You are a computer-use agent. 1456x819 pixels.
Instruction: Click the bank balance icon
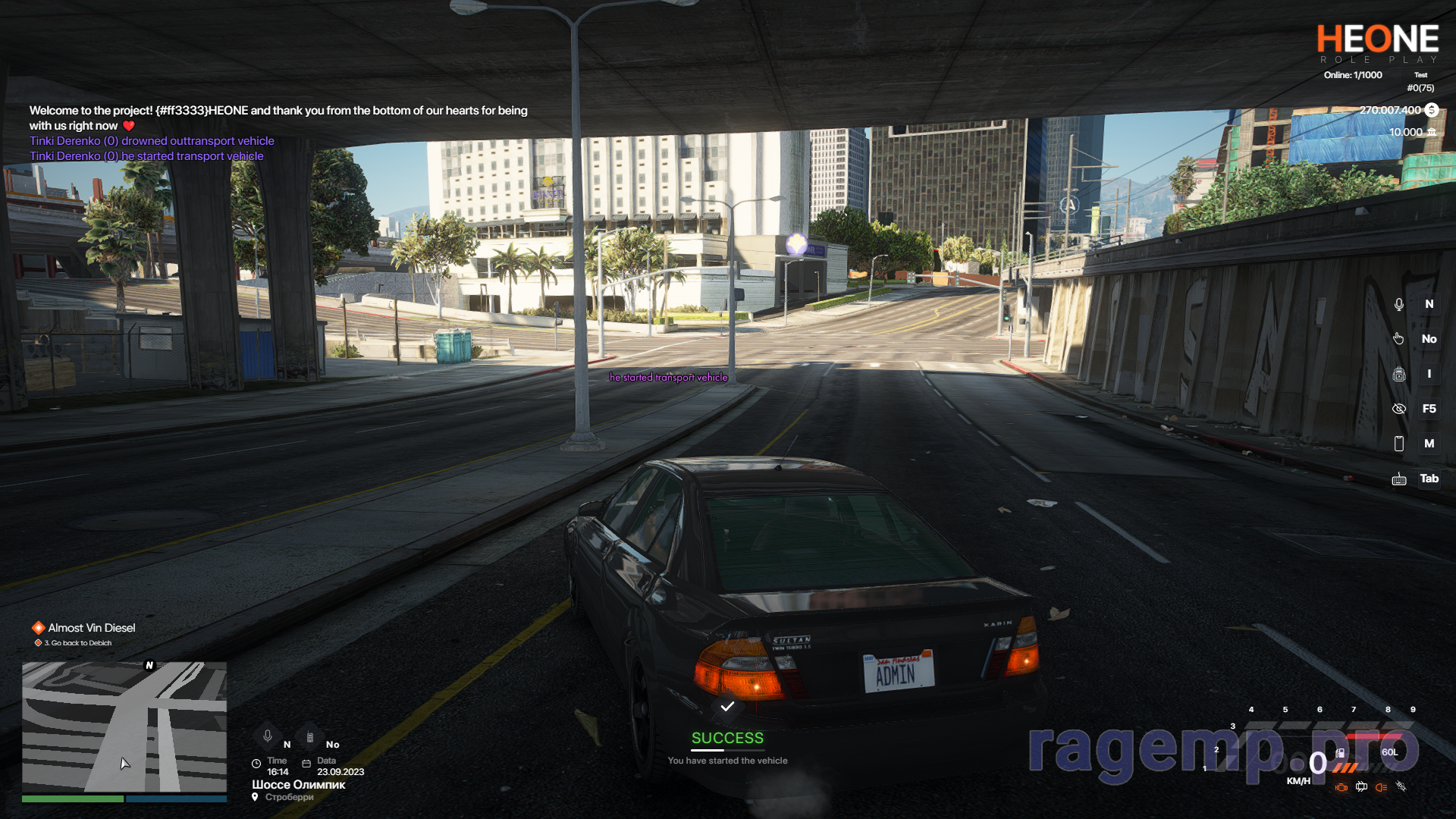1432,132
